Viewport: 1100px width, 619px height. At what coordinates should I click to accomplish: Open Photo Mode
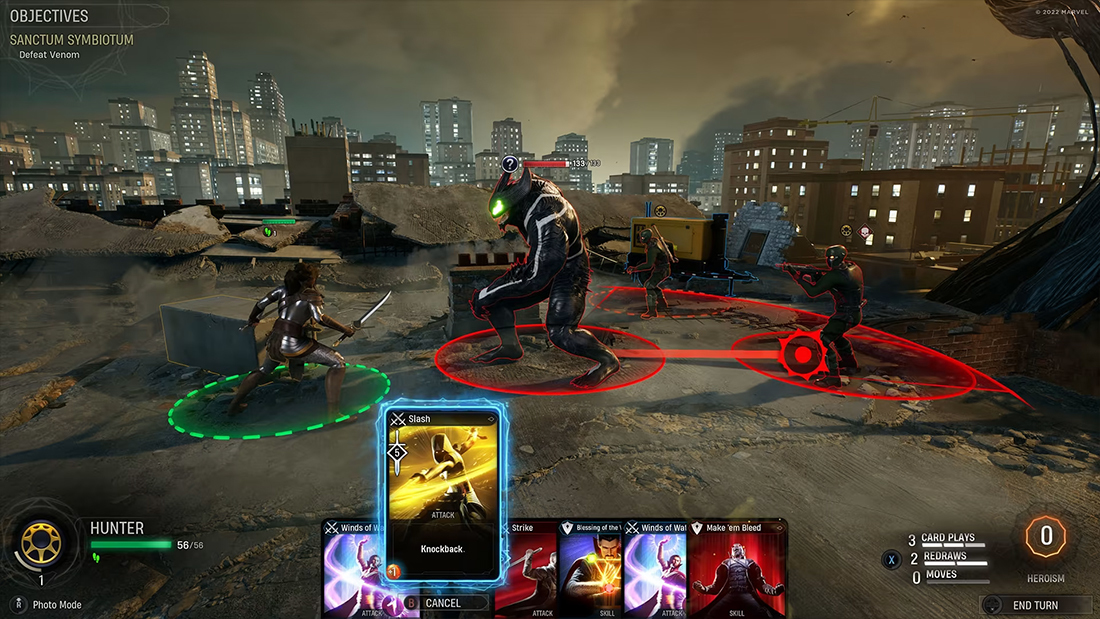pos(56,605)
